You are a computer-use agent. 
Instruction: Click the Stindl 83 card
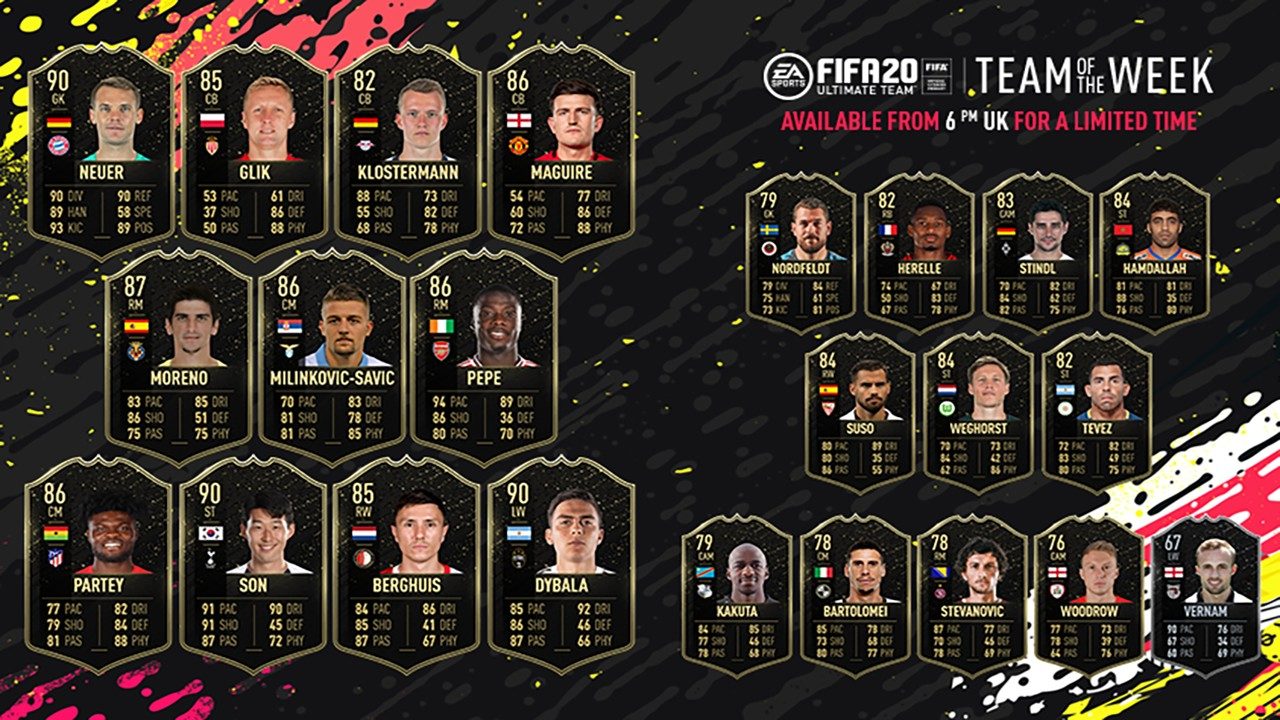pos(1037,252)
